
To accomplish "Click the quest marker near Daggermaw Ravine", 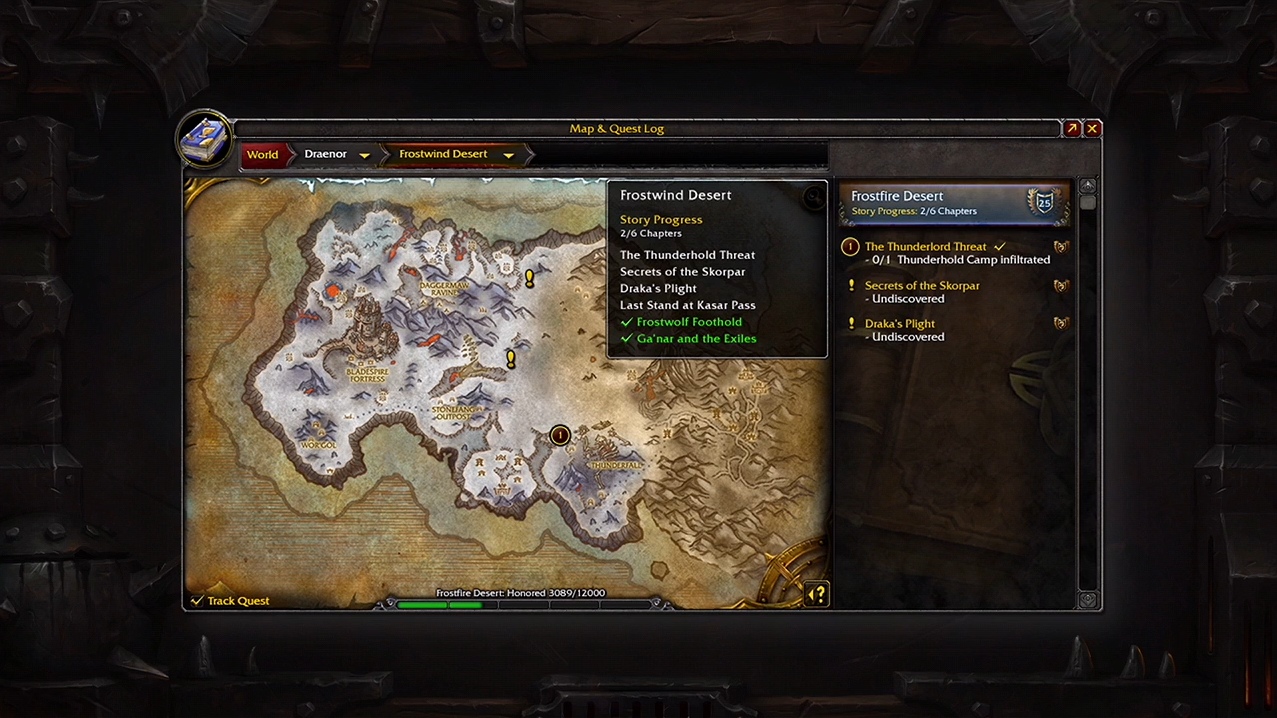I will (x=530, y=278).
